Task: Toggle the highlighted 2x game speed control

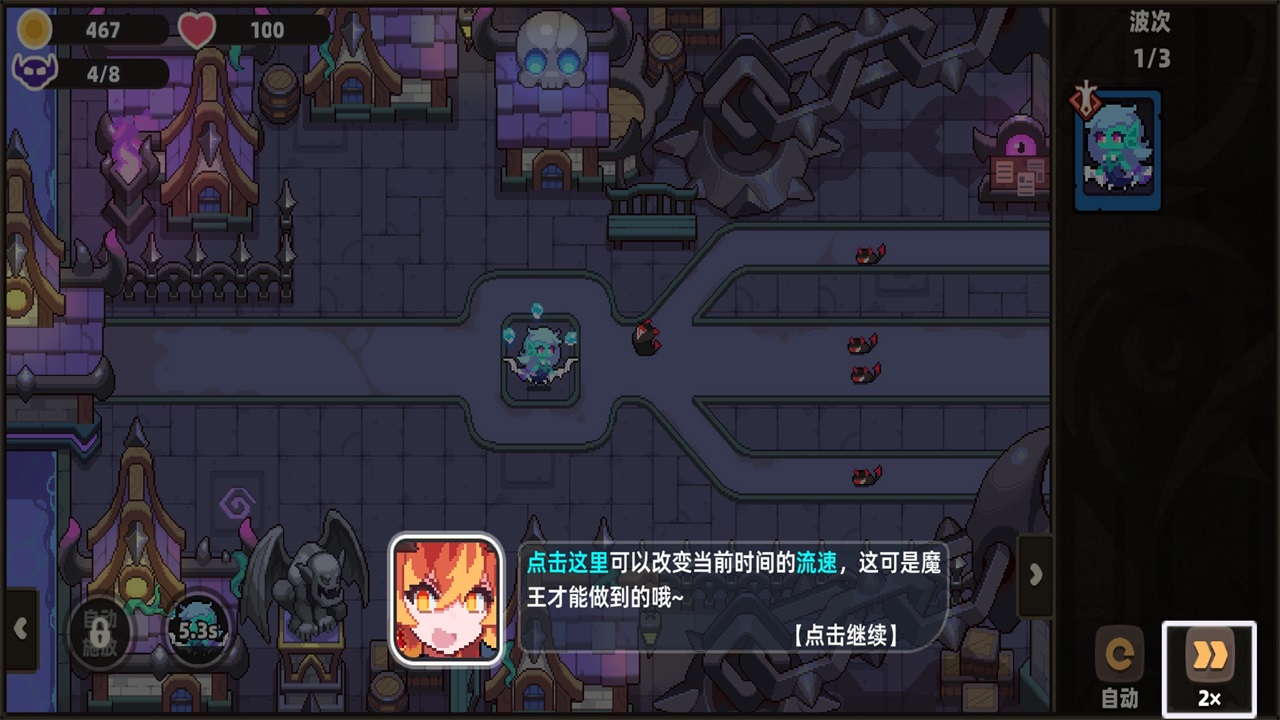Action: click(x=1210, y=662)
